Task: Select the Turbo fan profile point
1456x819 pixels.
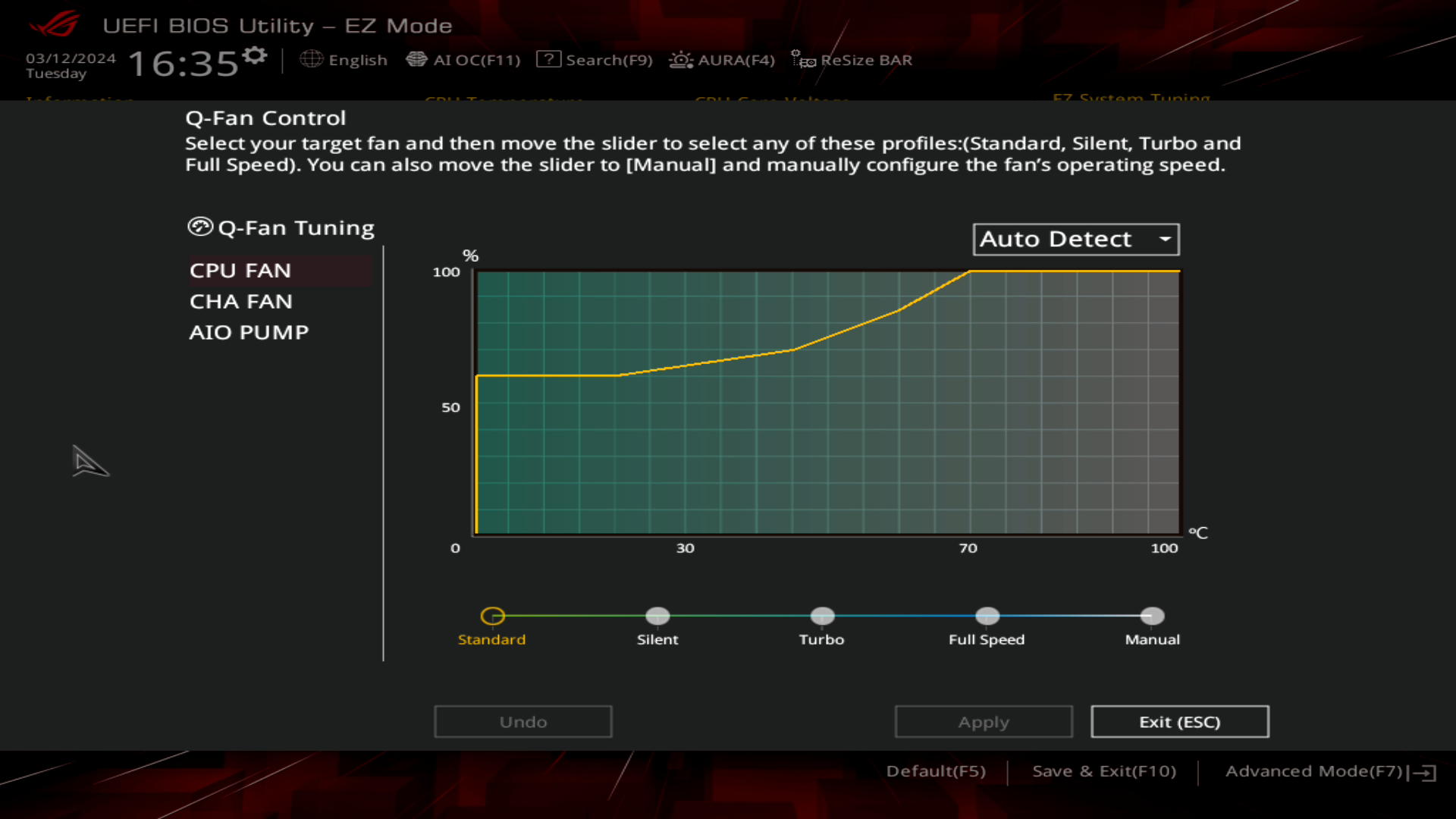Action: point(822,616)
